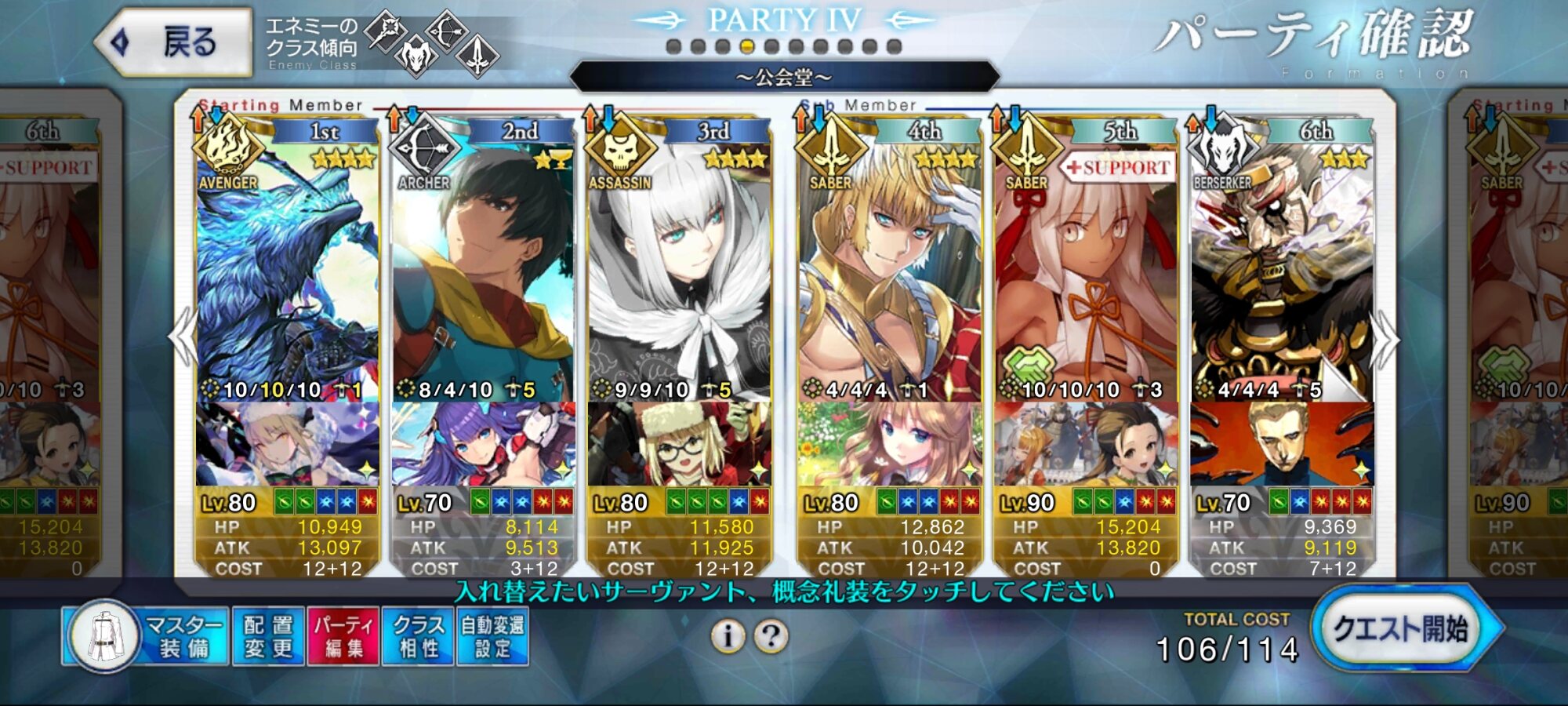Screen dimensions: 1568x706
Task: Open 自動変還設定 settings
Action: point(492,636)
